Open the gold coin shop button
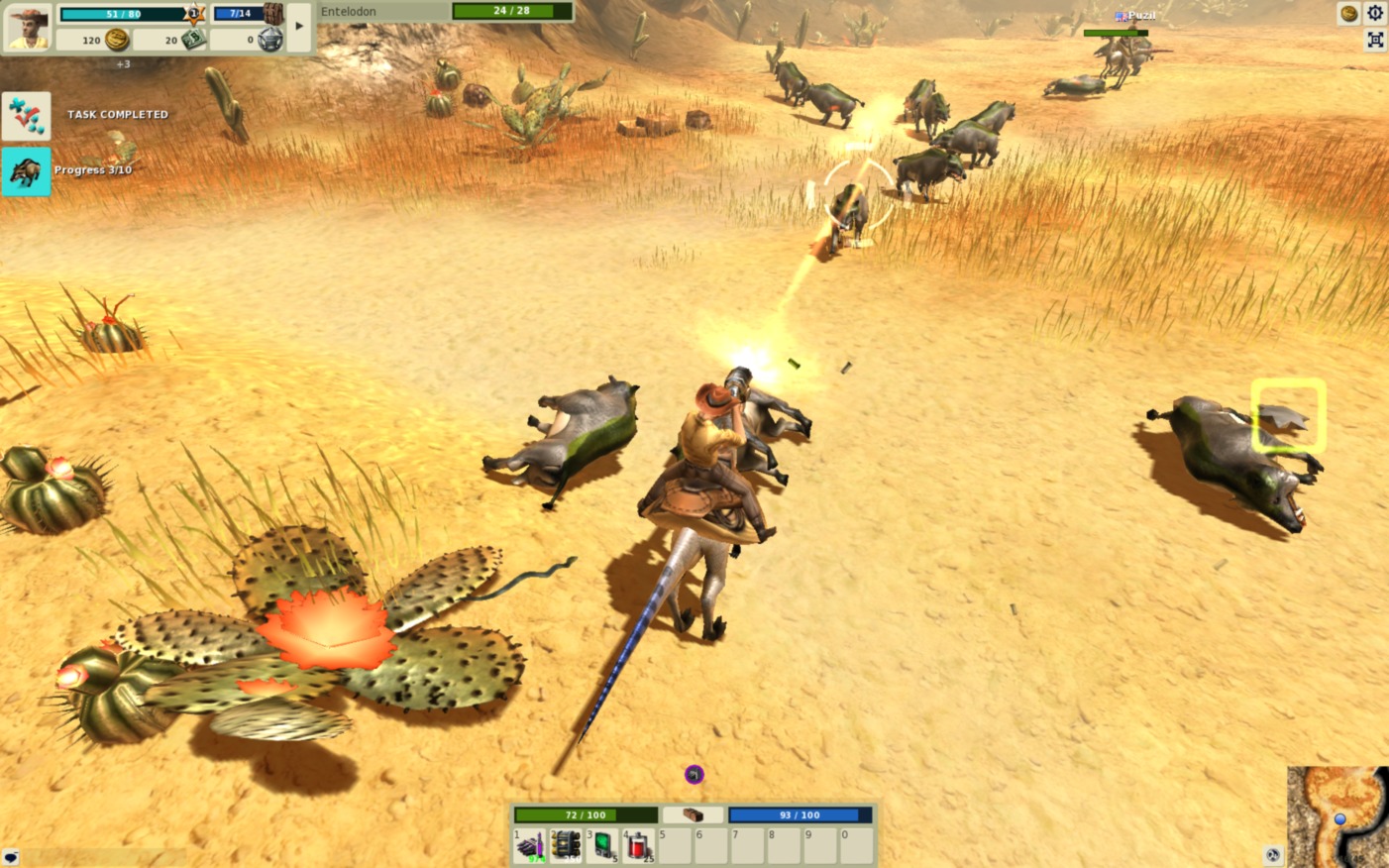Viewport: 1389px width, 868px height. [x=1348, y=13]
